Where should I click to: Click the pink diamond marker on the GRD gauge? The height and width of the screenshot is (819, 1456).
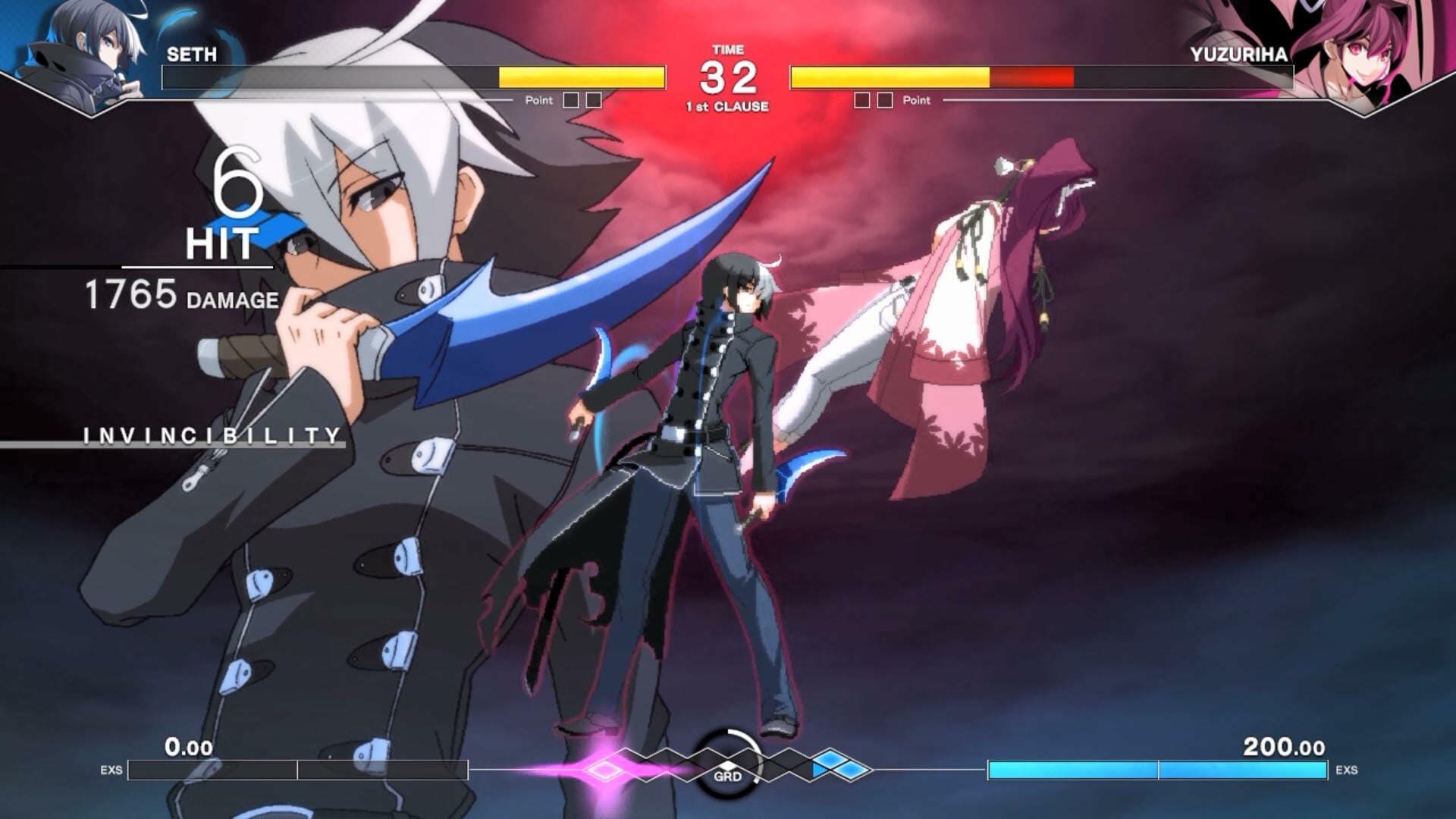click(x=603, y=767)
